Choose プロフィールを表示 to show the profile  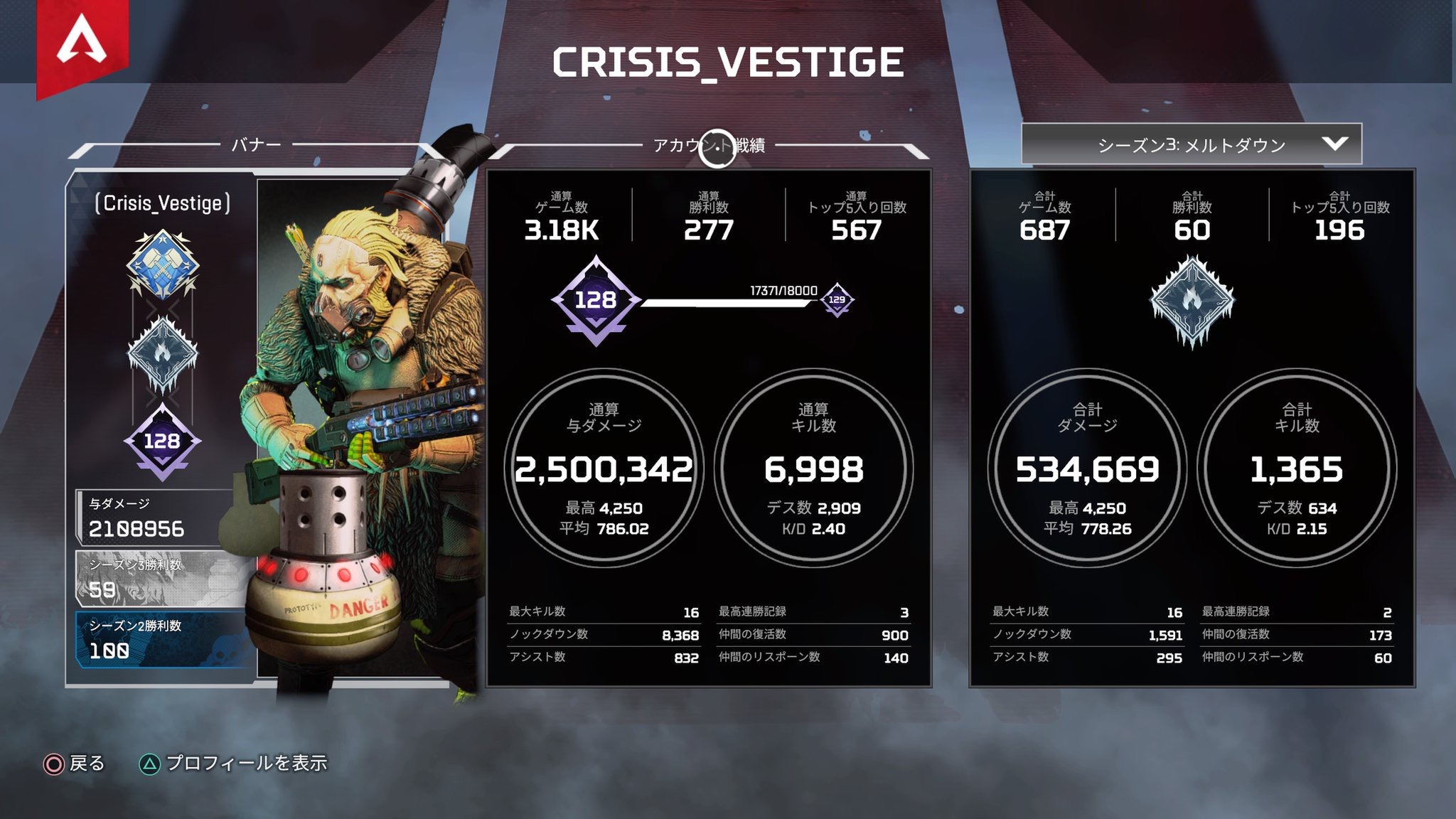pyautogui.click(x=235, y=764)
